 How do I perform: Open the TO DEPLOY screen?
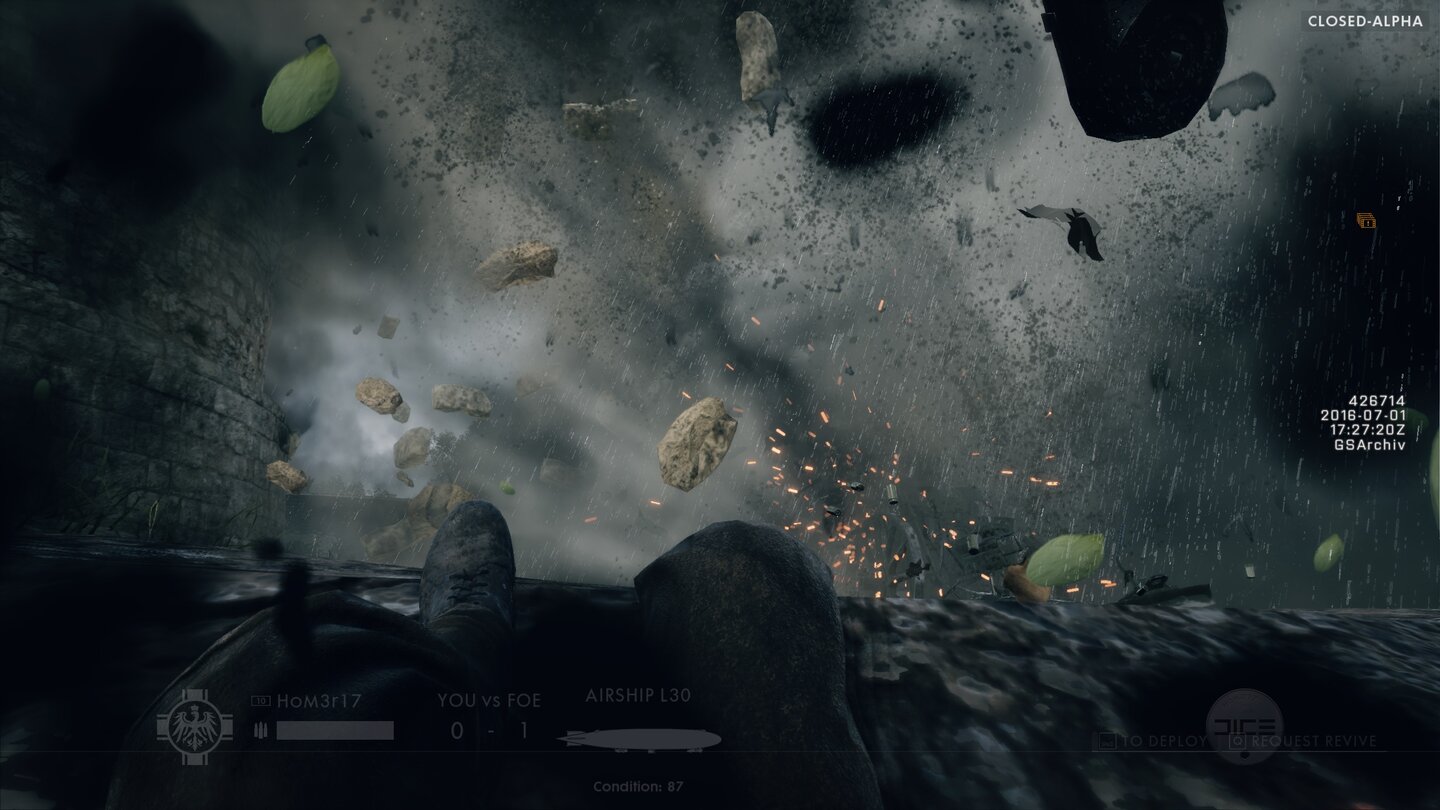1164,743
